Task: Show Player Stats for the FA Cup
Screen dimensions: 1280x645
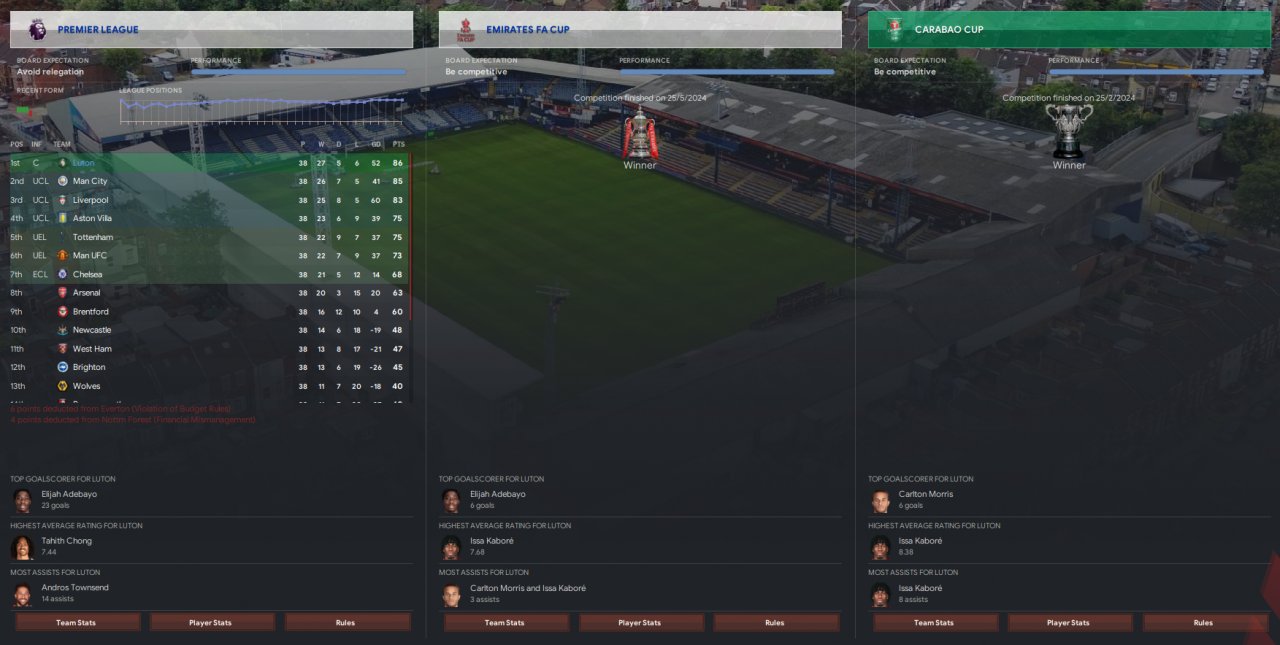Action: pyautogui.click(x=639, y=622)
